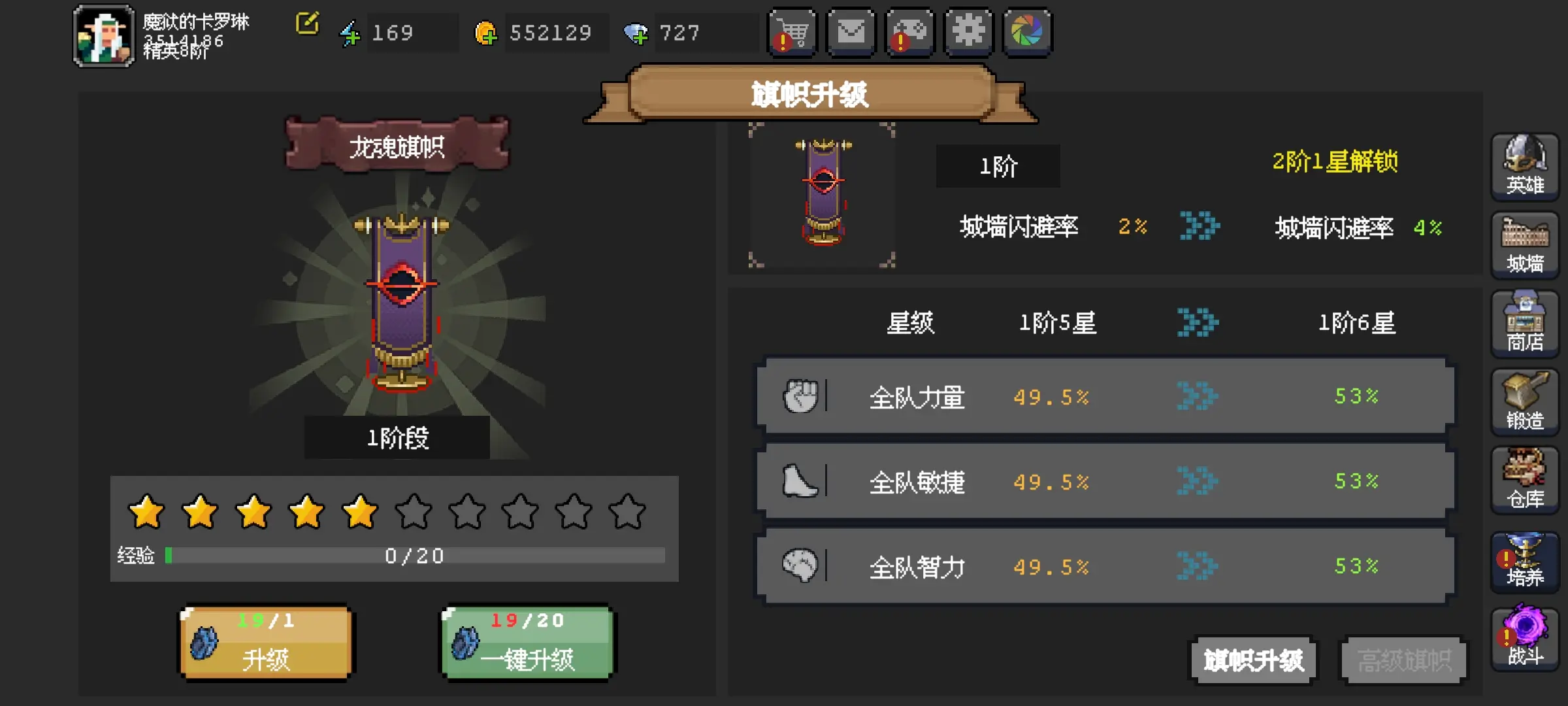
Task: Add energy with the lightning plus icon
Action: coord(350,33)
